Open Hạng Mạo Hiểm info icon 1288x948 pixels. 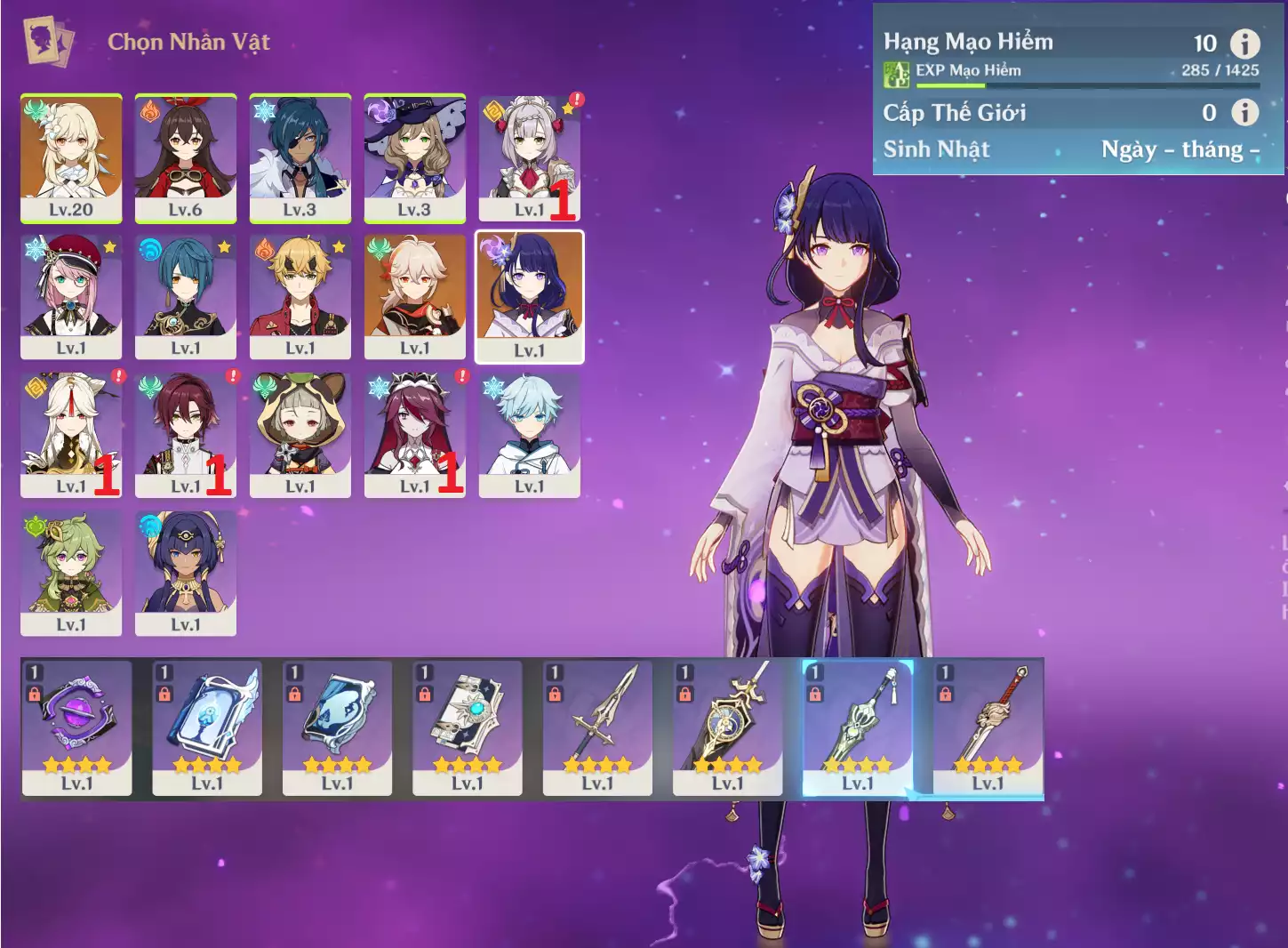pyautogui.click(x=1244, y=43)
